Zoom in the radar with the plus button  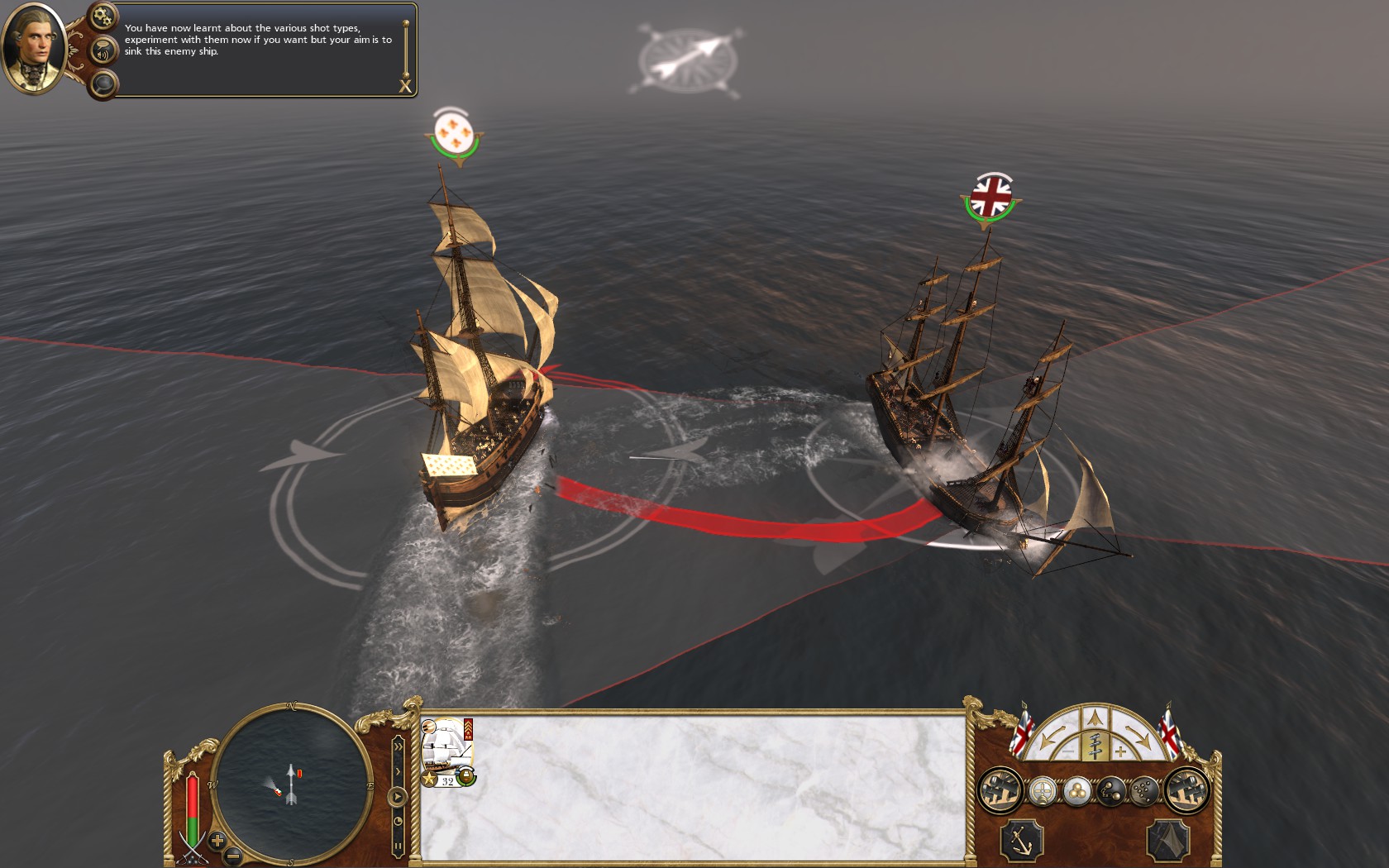click(217, 841)
